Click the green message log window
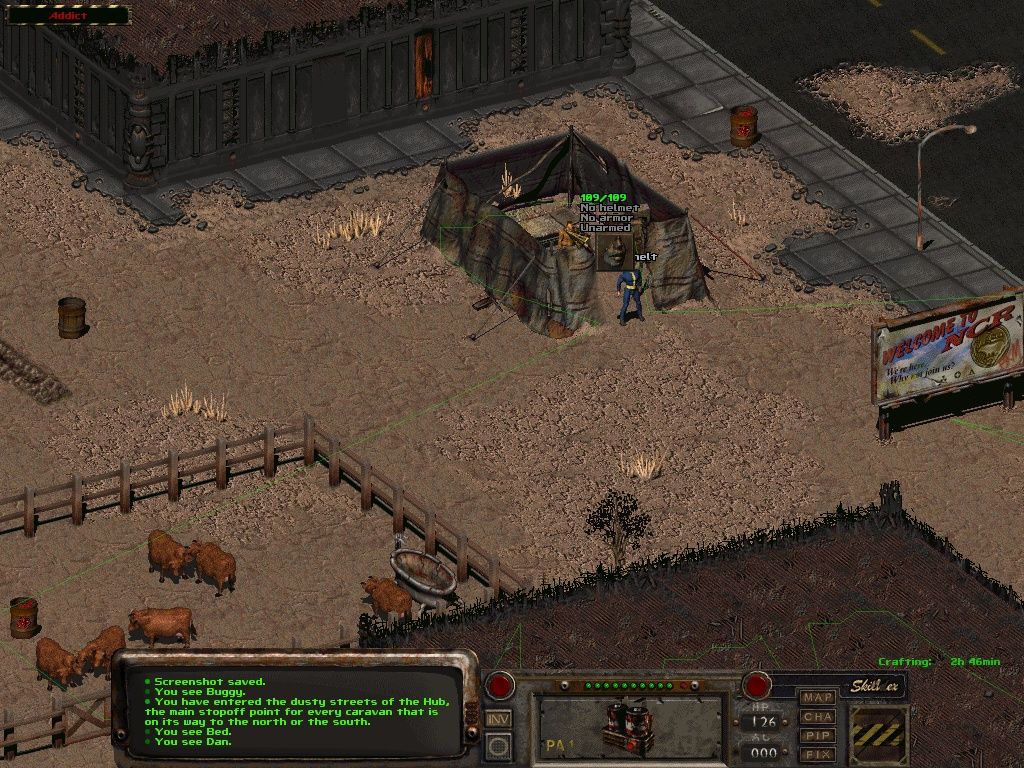Screen dimensions: 1024x768 tap(296, 712)
